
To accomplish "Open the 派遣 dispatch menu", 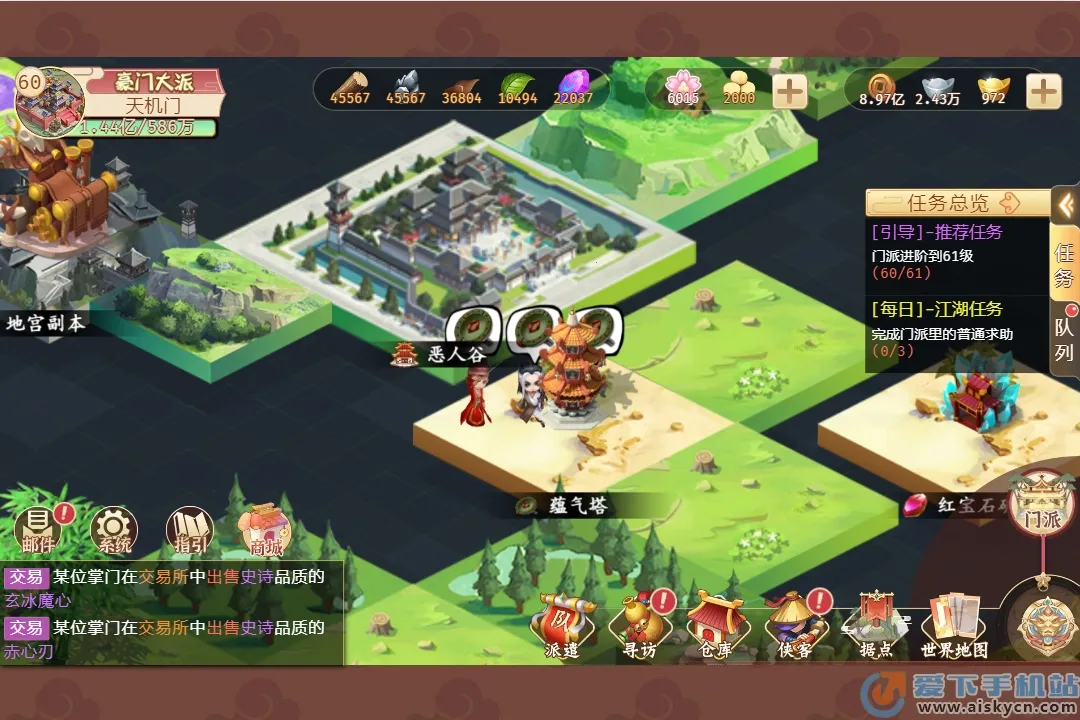I will (x=562, y=625).
